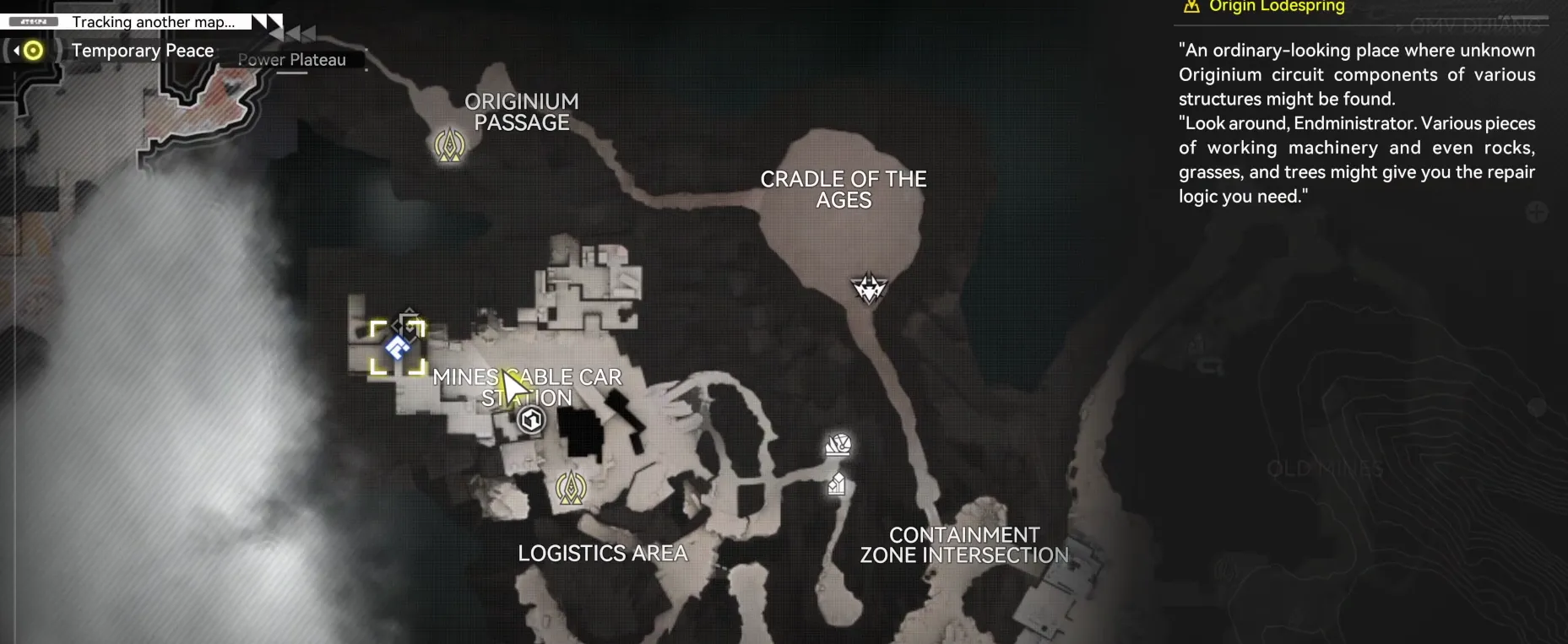Select the hexagon cube marker near Cable Car Station
Viewport: 1568px width, 644px height.
[x=531, y=419]
